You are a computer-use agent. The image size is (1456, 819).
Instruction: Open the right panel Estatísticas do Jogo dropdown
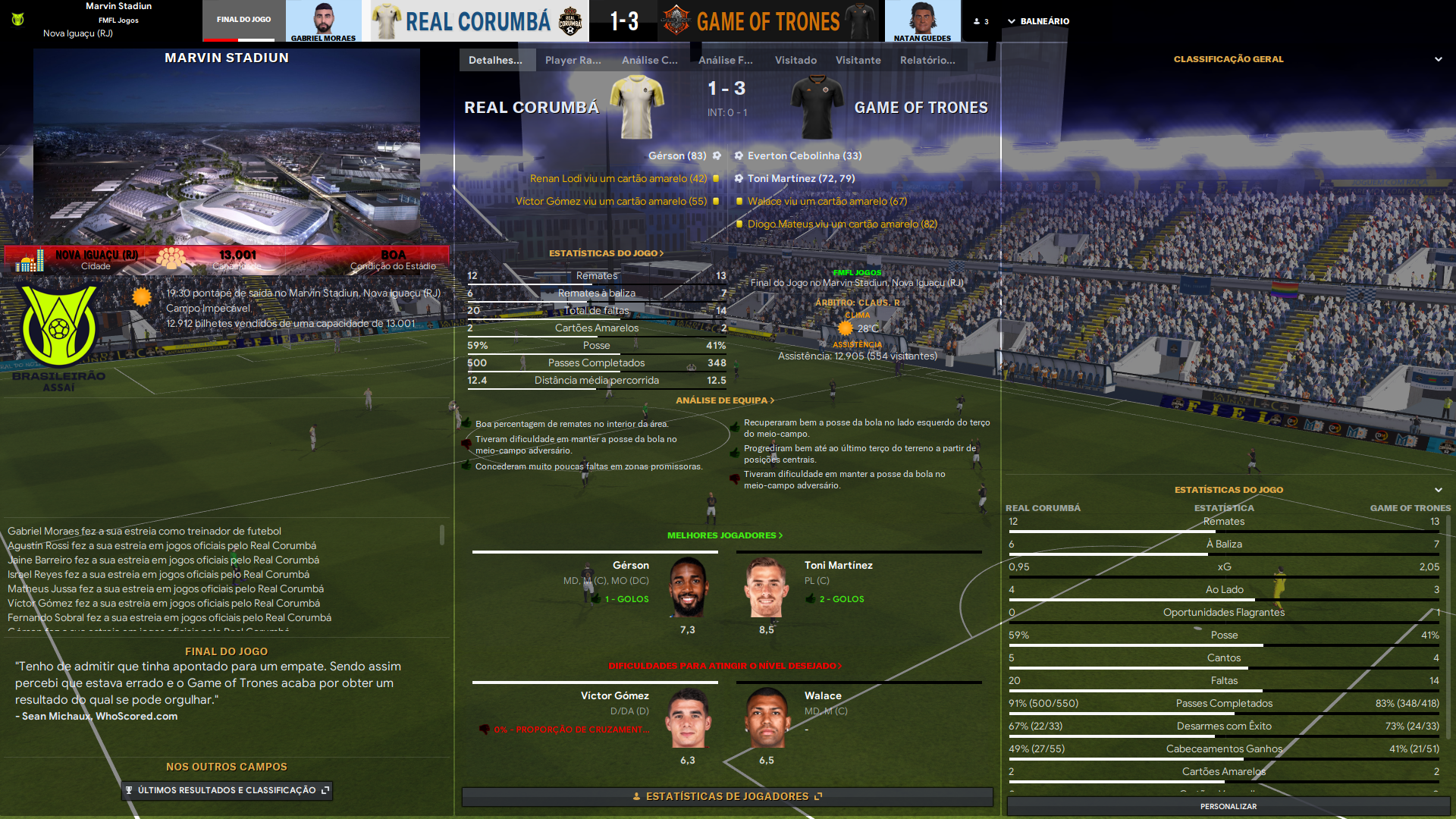coord(1438,490)
